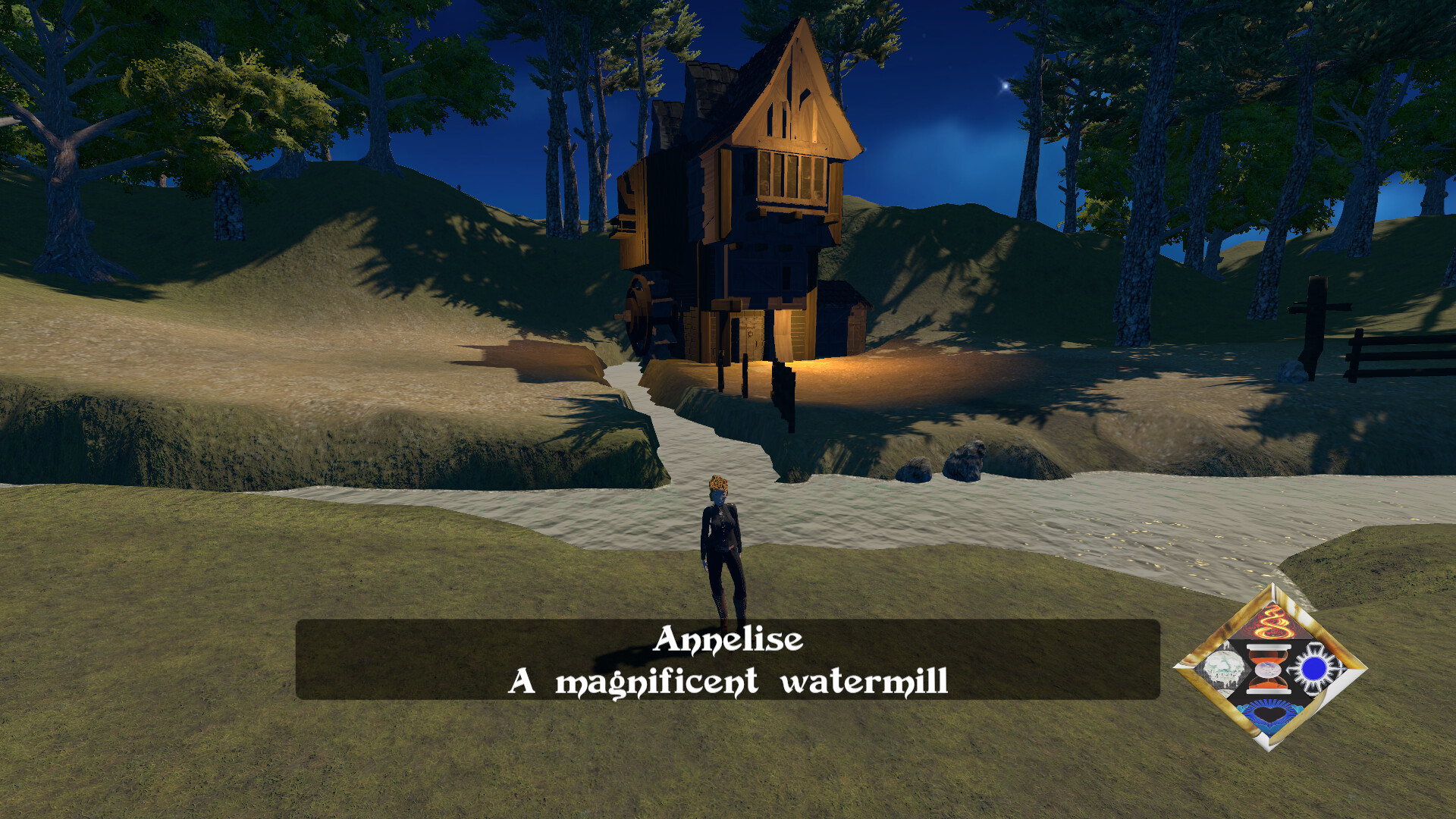
Task: Select the fire spell icon on the HUD
Action: pos(1272,623)
